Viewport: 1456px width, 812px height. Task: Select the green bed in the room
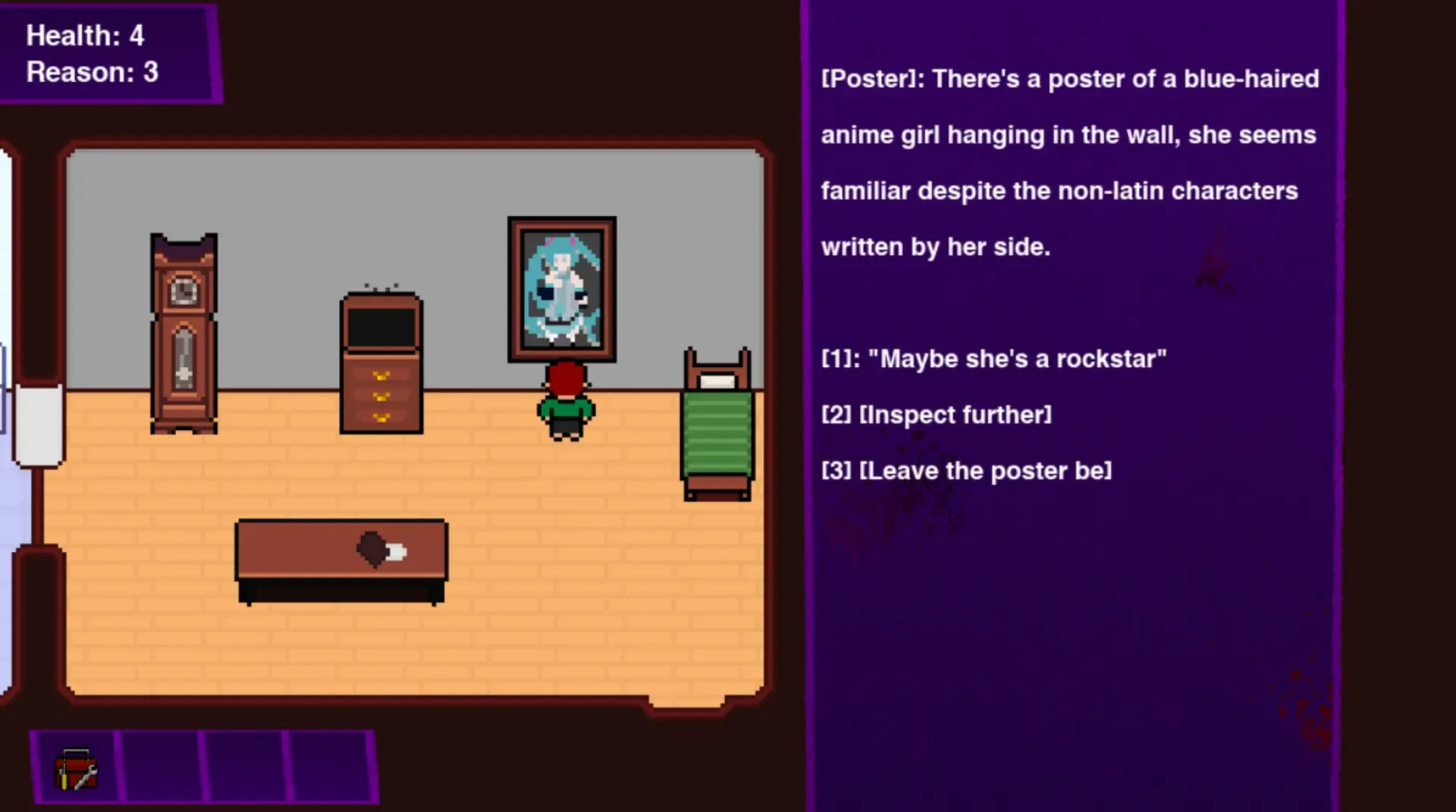717,425
